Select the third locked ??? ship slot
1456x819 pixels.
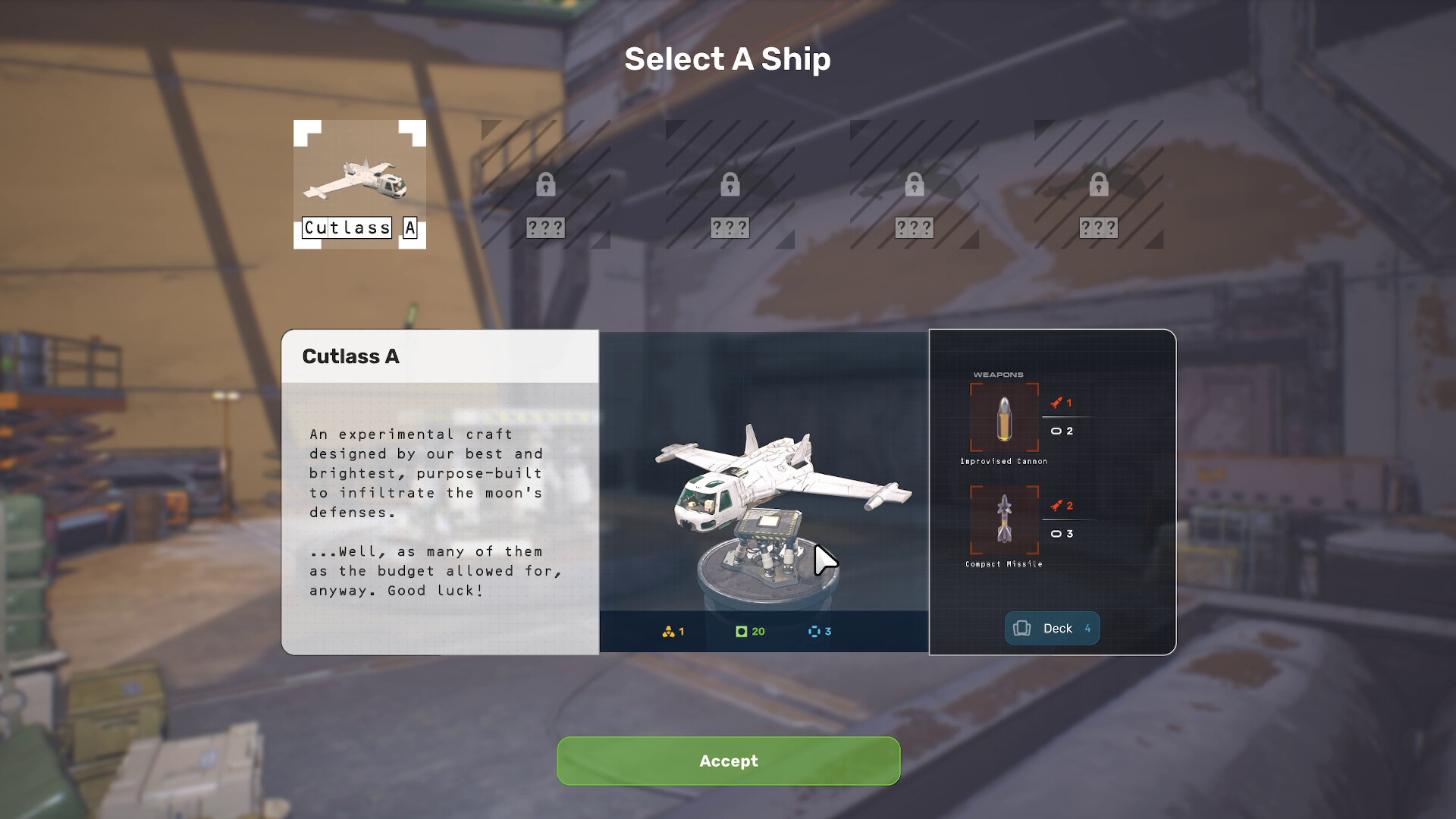click(x=730, y=184)
